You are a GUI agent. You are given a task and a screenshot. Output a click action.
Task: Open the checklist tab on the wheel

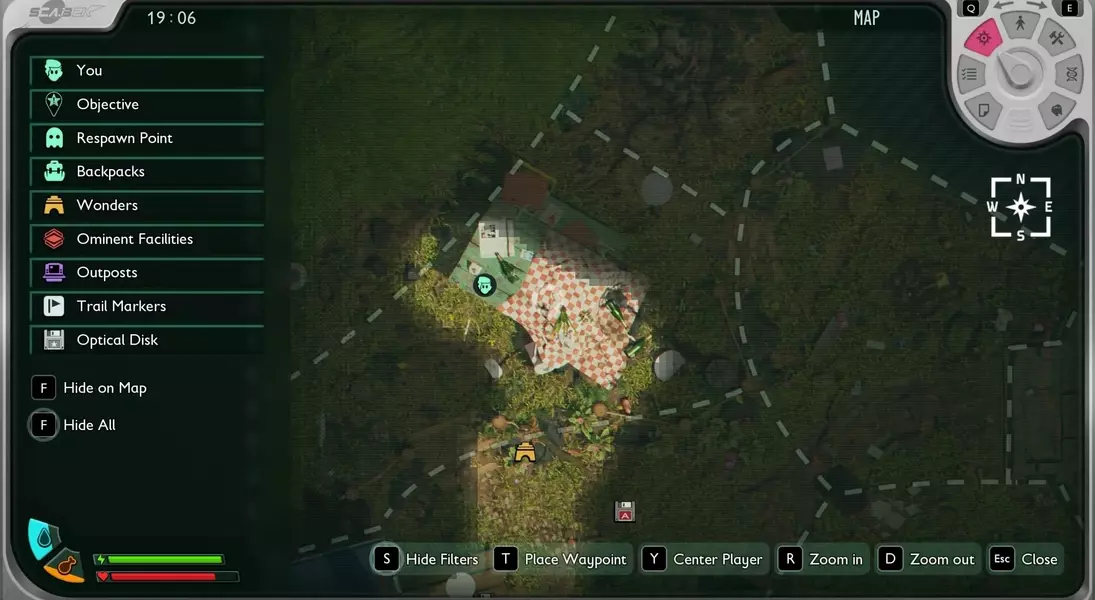pyautogui.click(x=968, y=74)
